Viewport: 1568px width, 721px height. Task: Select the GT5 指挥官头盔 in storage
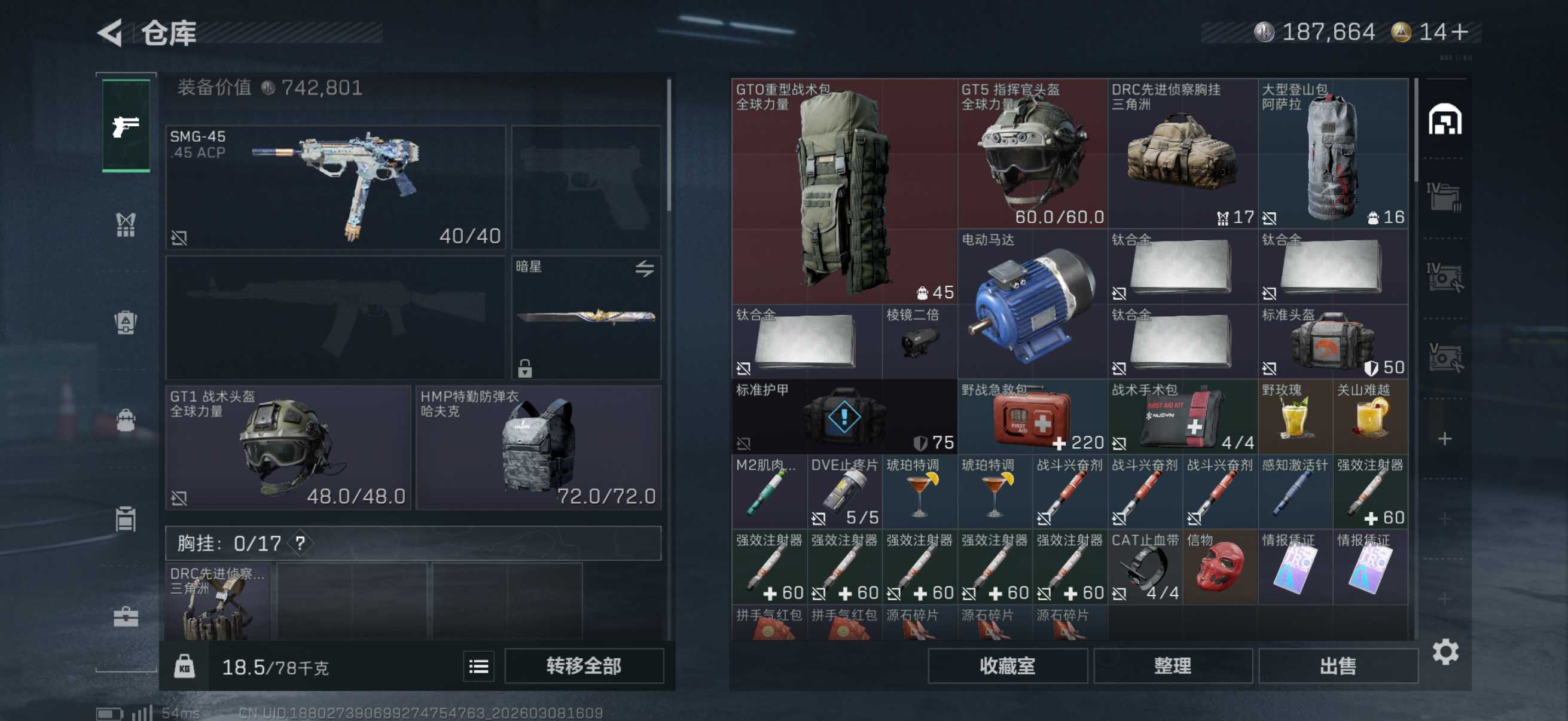(x=1032, y=153)
